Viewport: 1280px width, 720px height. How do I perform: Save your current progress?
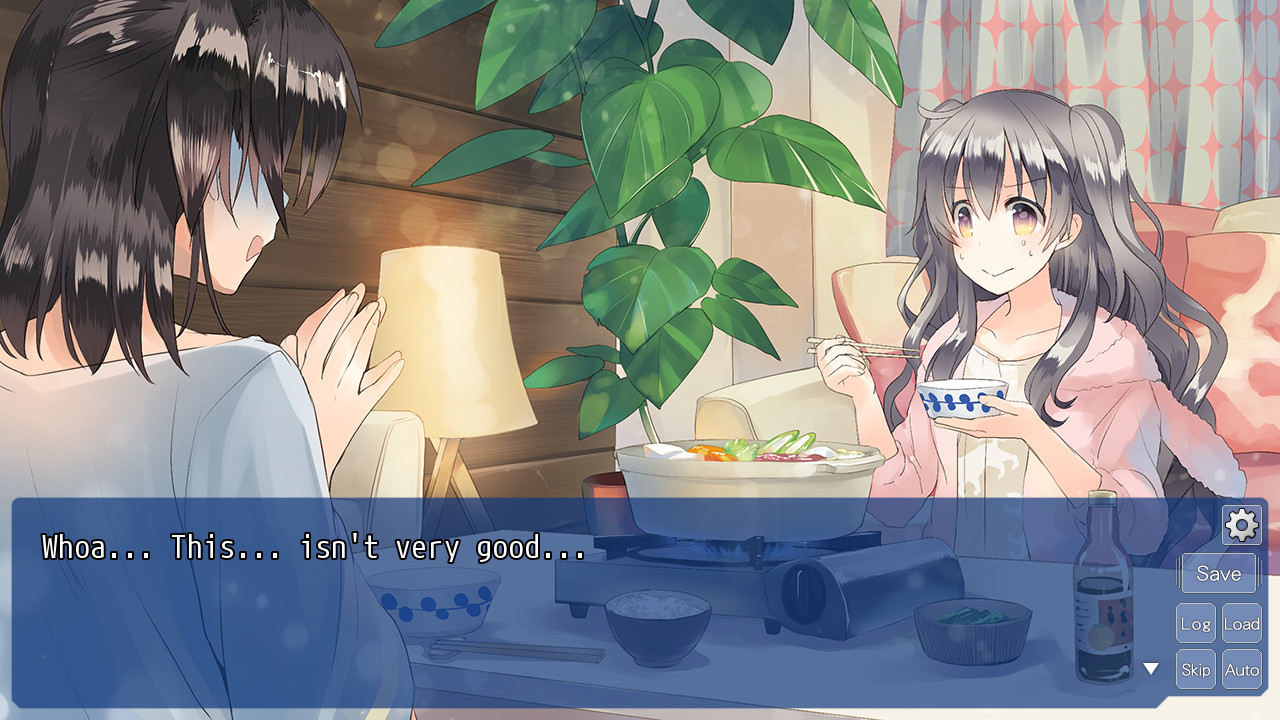coord(1218,573)
